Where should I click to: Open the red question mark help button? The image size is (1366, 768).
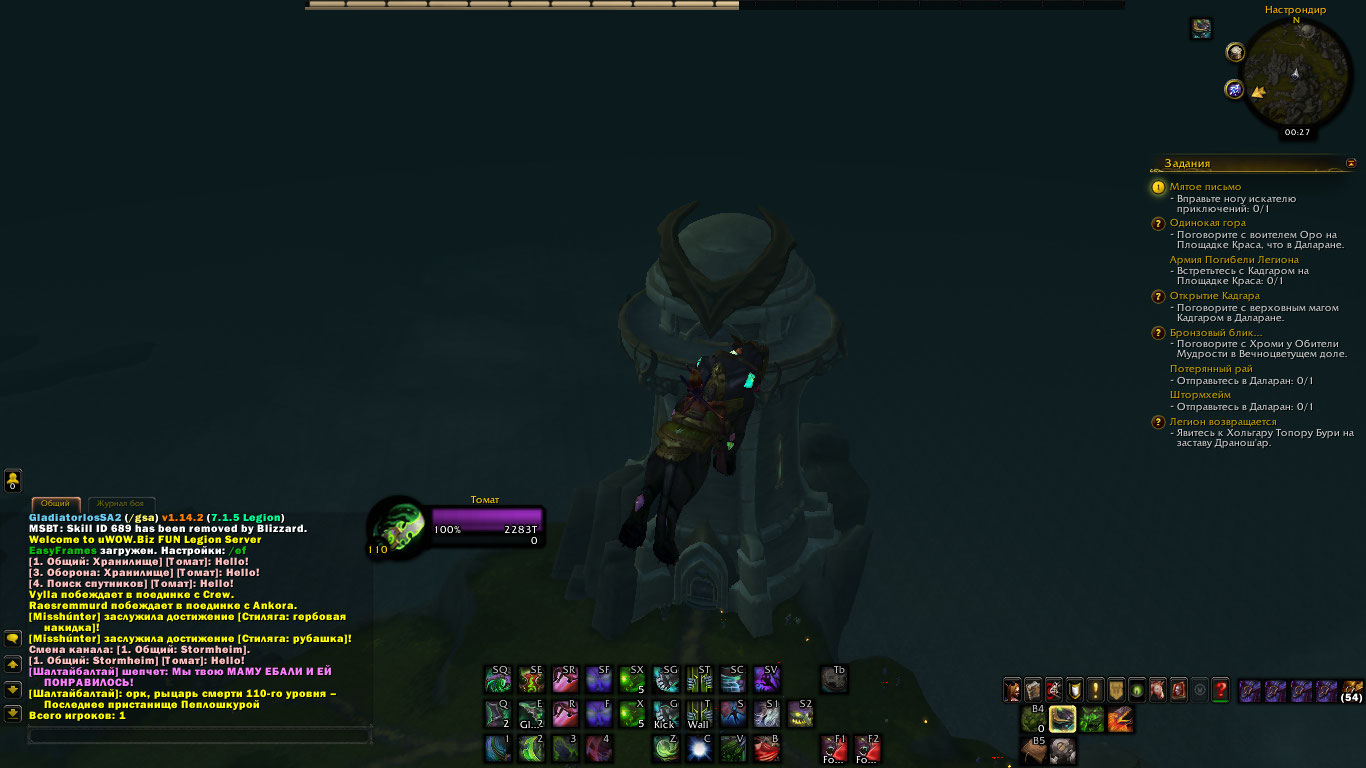(1220, 690)
